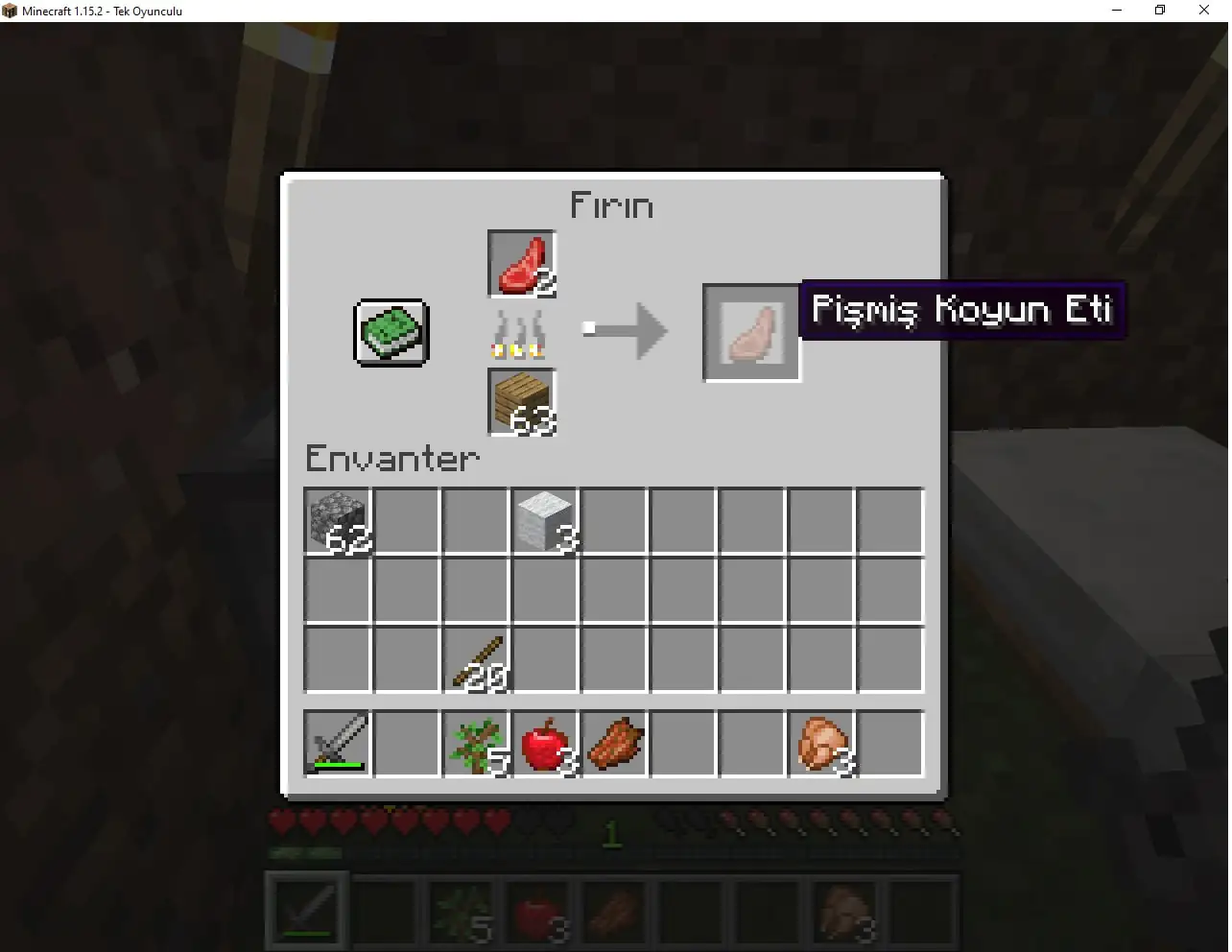1232x952 pixels.
Task: Click the Minecraft icon in the title bar
Action: click(9, 11)
